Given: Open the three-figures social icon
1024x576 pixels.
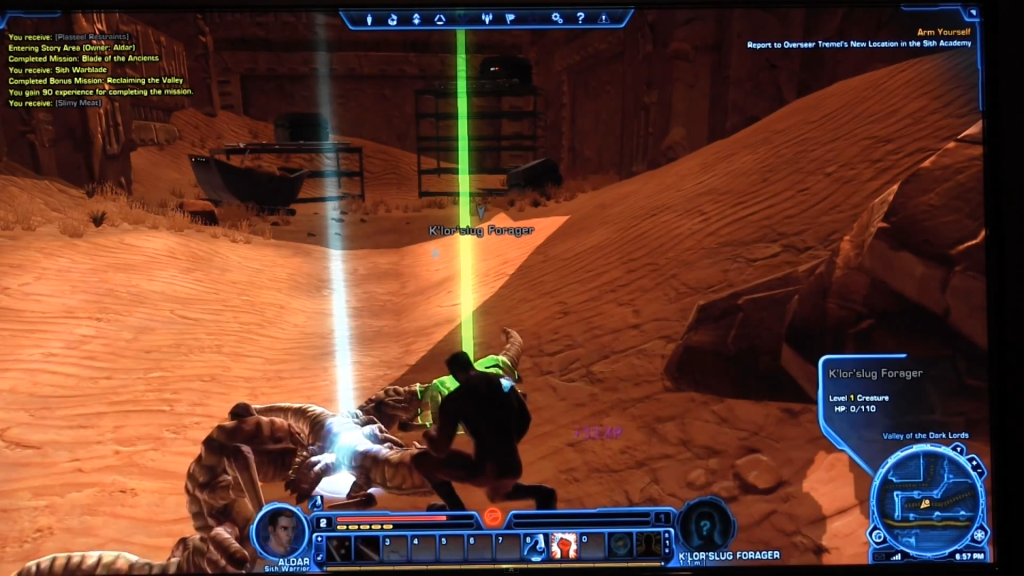Looking at the screenshot, I should (487, 18).
